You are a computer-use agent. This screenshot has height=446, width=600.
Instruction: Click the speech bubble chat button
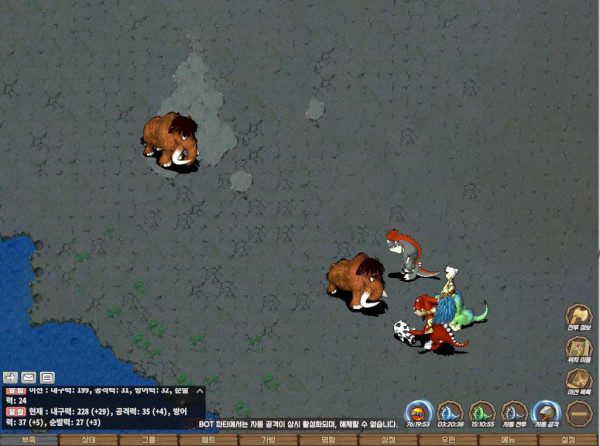(x=47, y=377)
